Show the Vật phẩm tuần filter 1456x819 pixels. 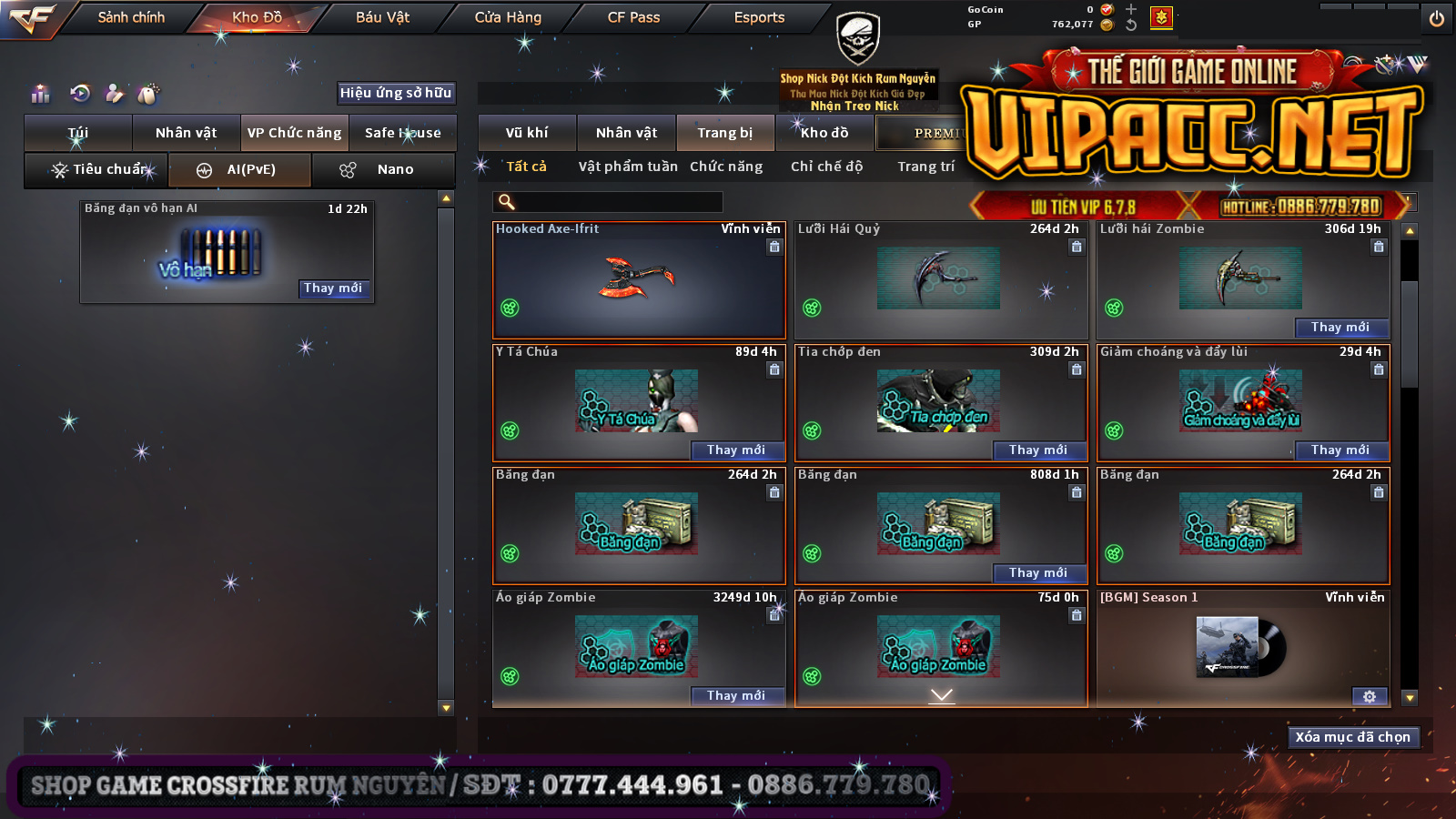pos(628,167)
